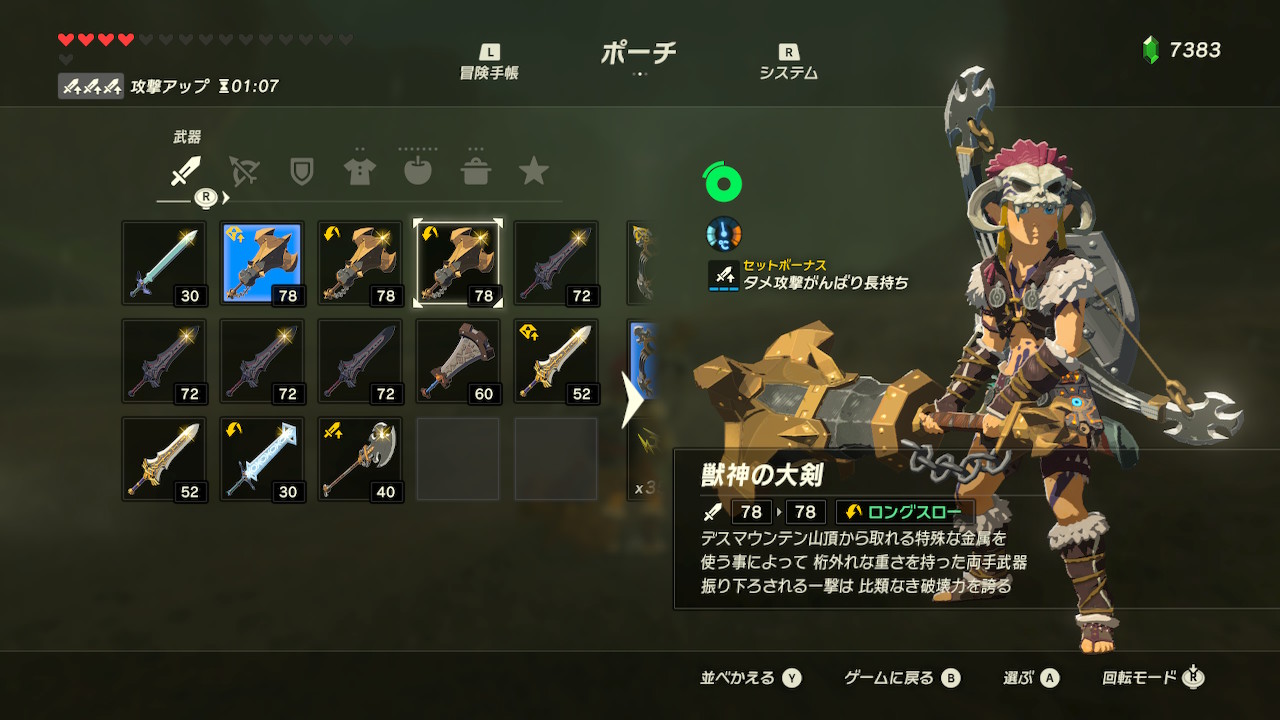Viewport: 1280px width, 720px height.
Task: Open the 冒険手帳 adventure log tab
Action: (489, 62)
